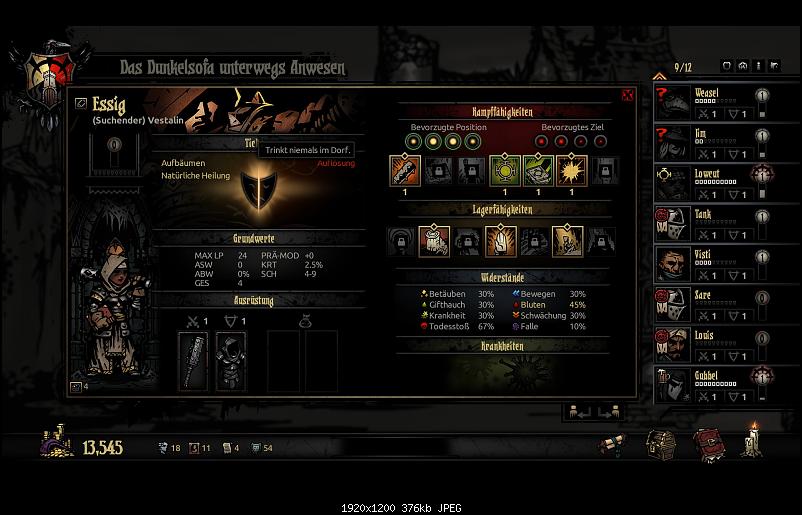The width and height of the screenshot is (802, 515).
Task: Click the equipped mace weapon slot
Action: click(x=193, y=360)
